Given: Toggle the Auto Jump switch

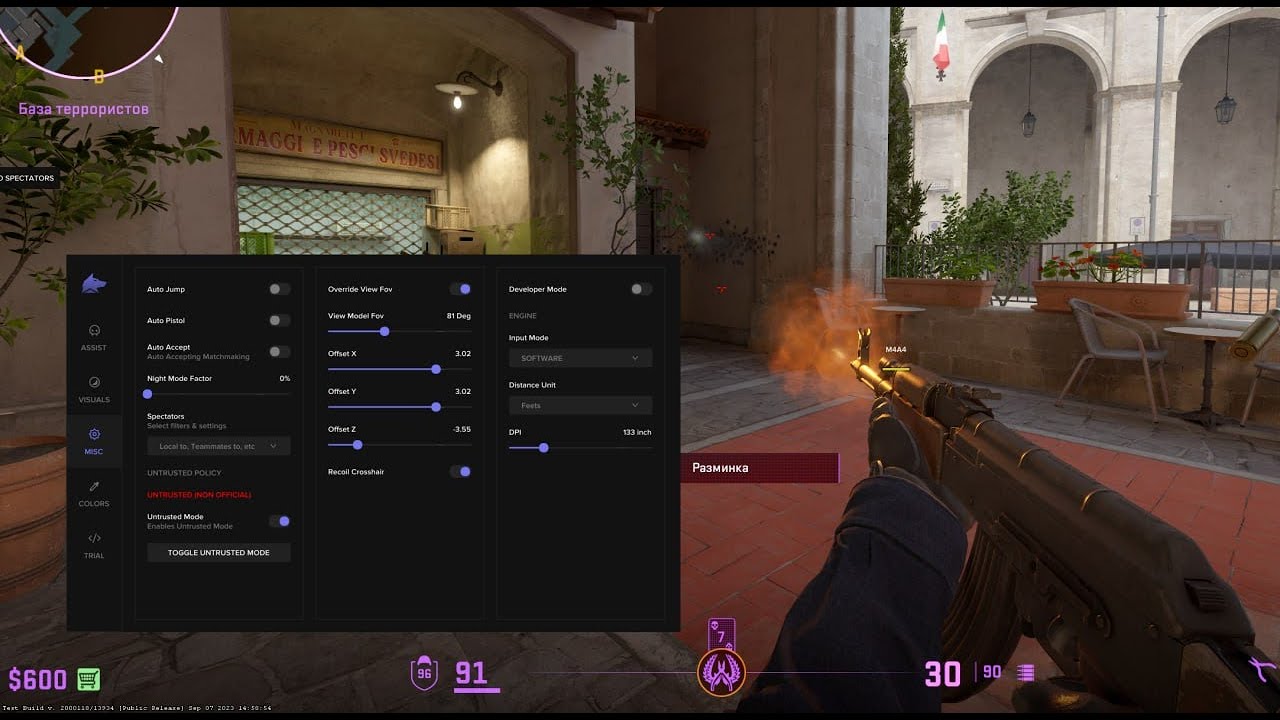Looking at the screenshot, I should click(280, 289).
